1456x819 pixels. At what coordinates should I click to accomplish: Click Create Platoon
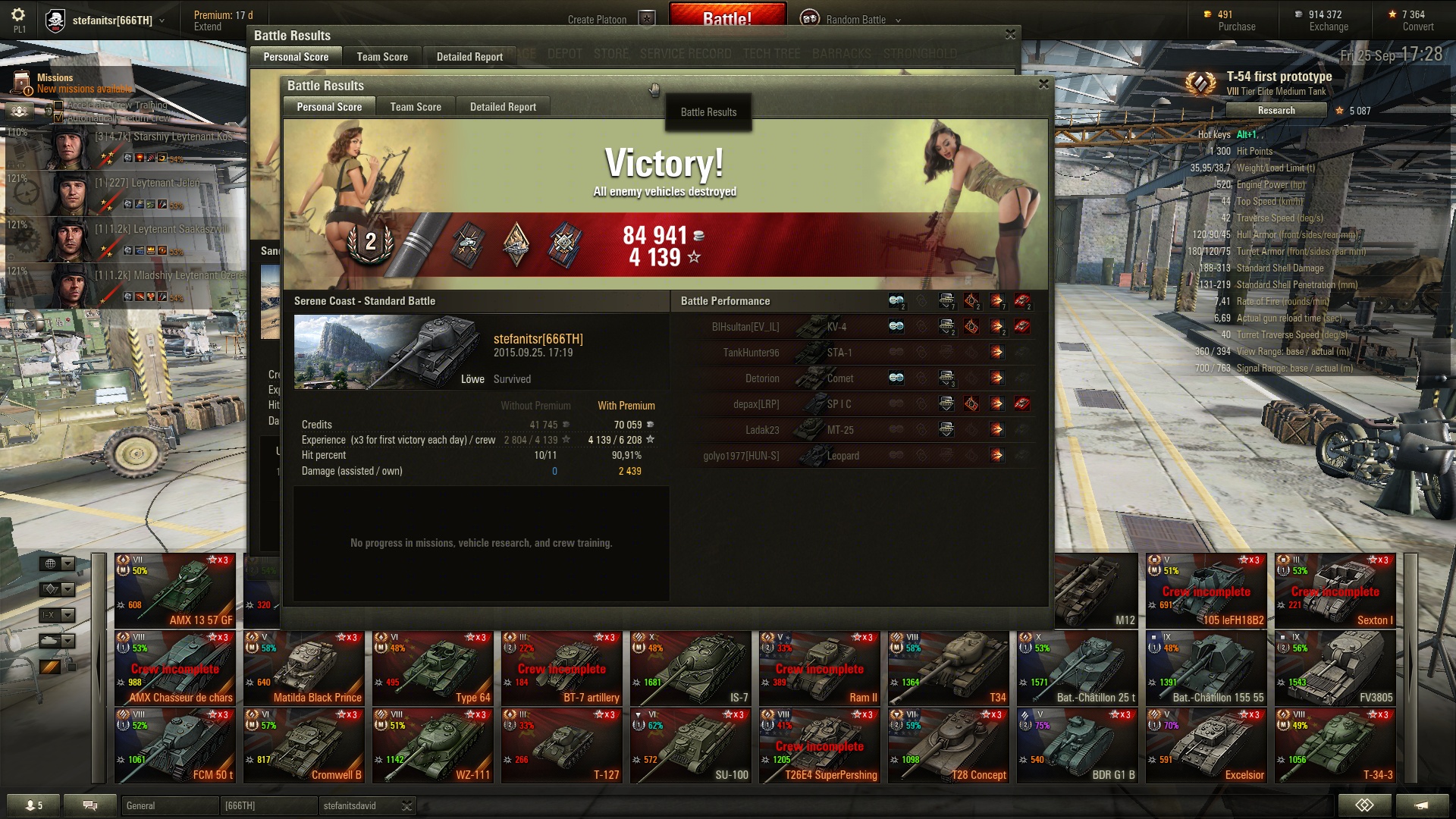click(597, 20)
